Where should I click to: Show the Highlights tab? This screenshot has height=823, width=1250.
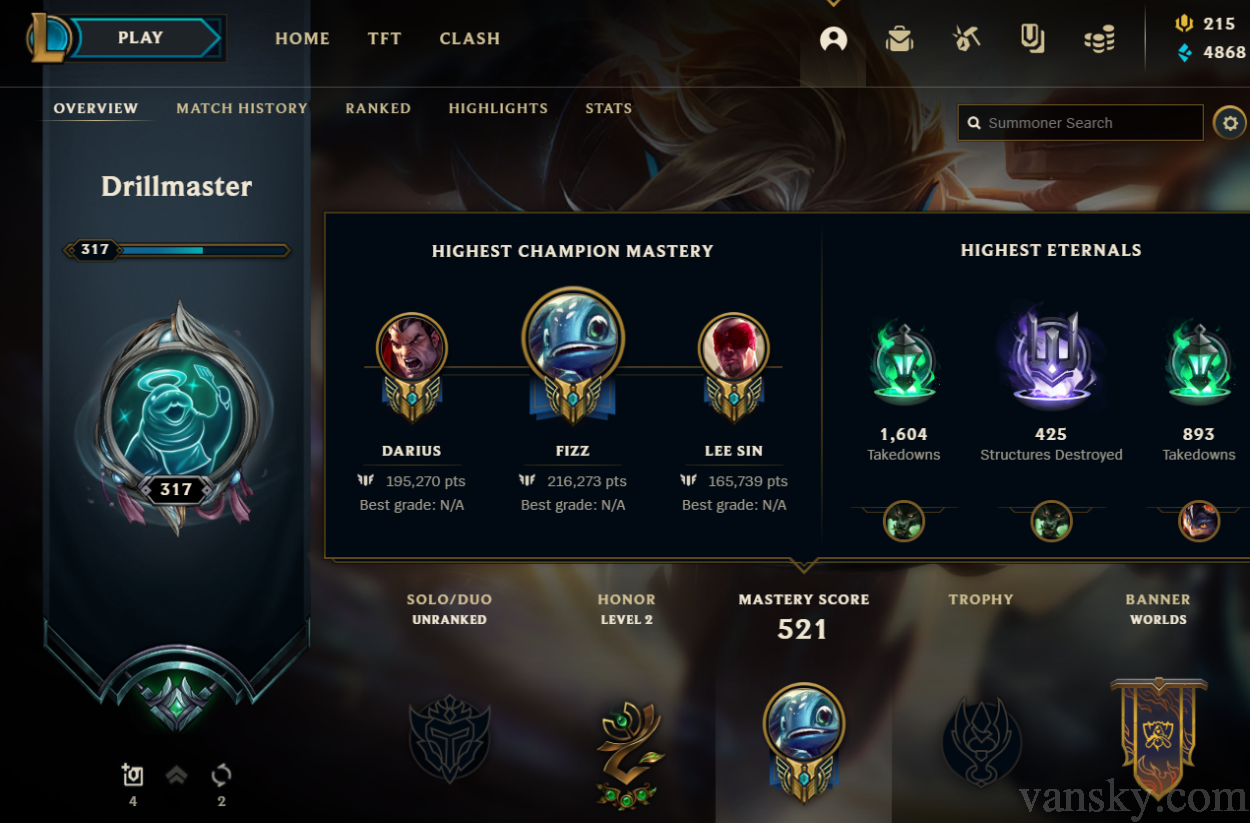click(498, 108)
